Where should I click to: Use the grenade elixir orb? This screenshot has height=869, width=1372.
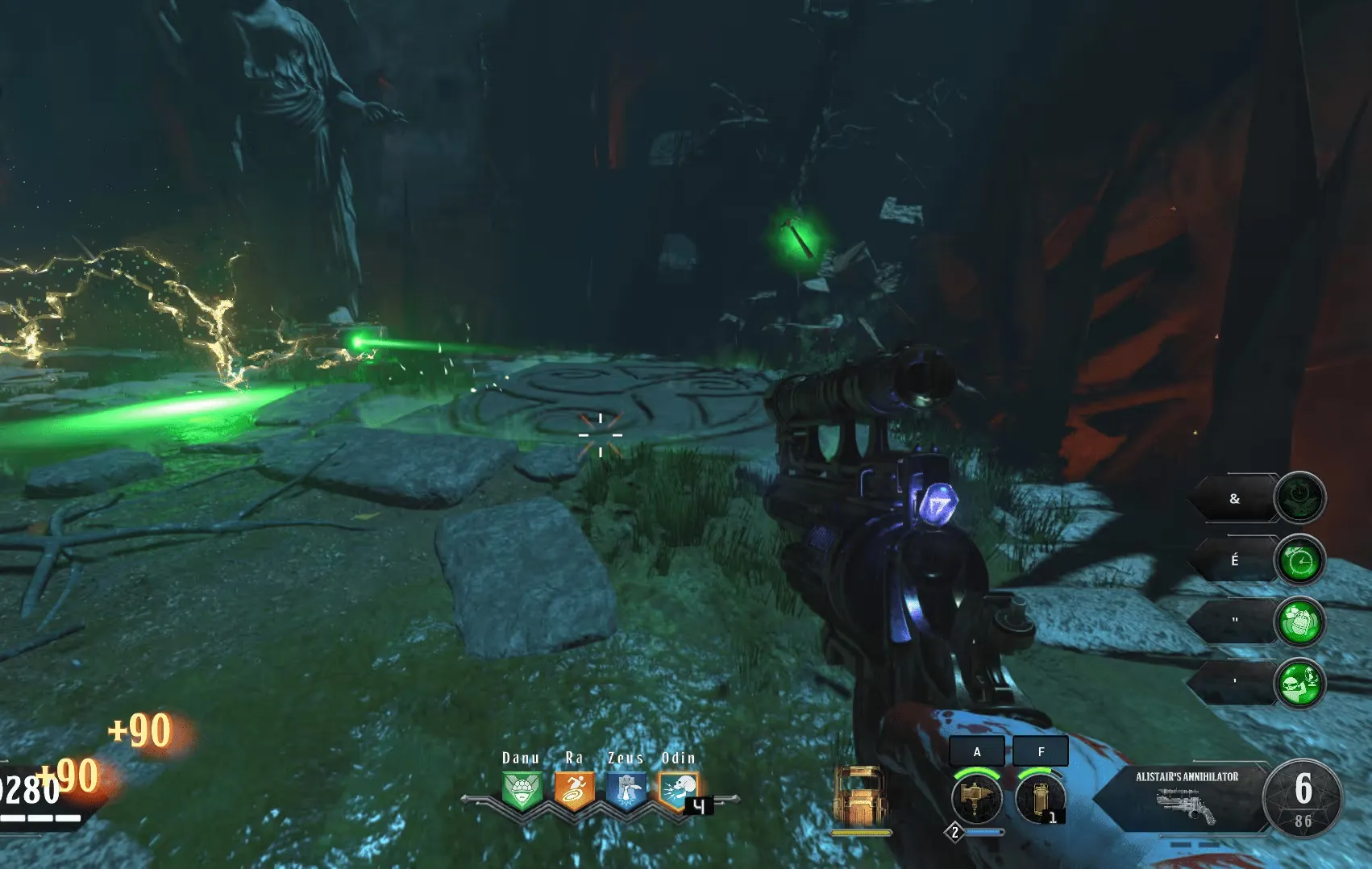tap(1299, 622)
